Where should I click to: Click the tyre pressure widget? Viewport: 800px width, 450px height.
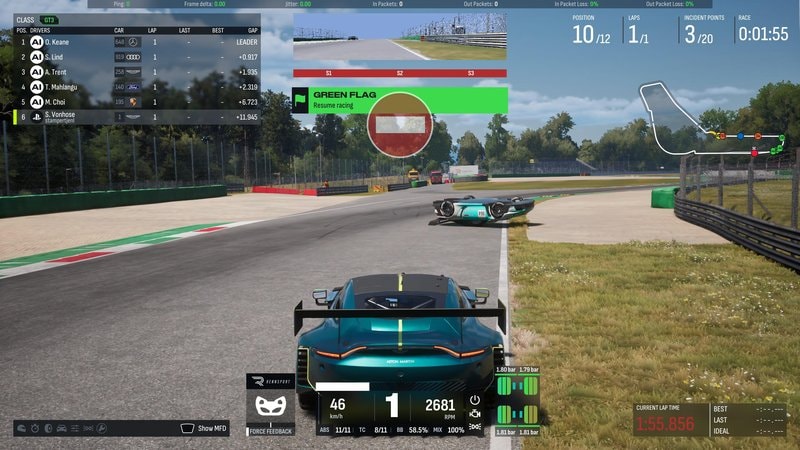tap(517, 402)
